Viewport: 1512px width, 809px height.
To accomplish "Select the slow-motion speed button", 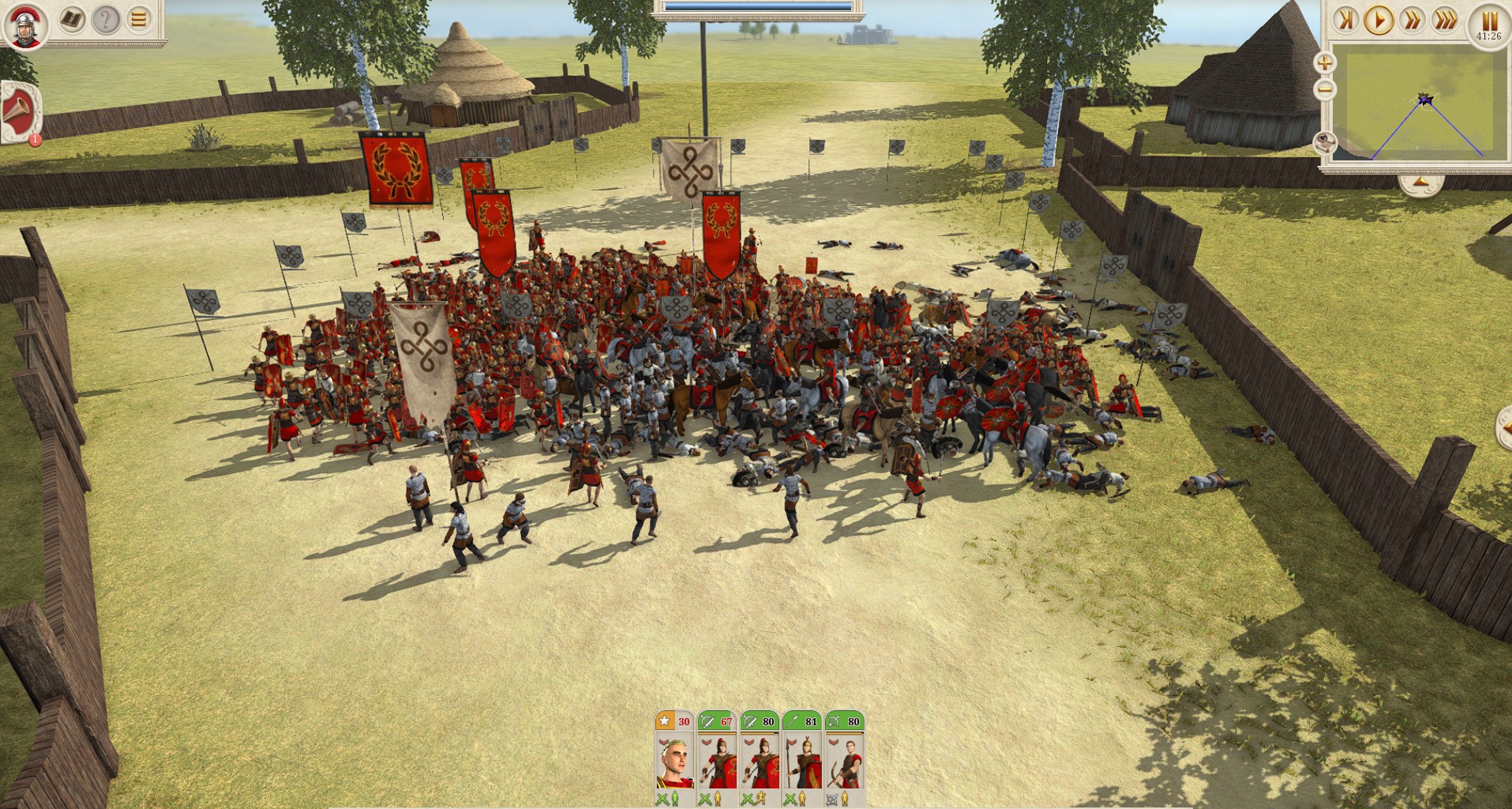I will 1345,20.
